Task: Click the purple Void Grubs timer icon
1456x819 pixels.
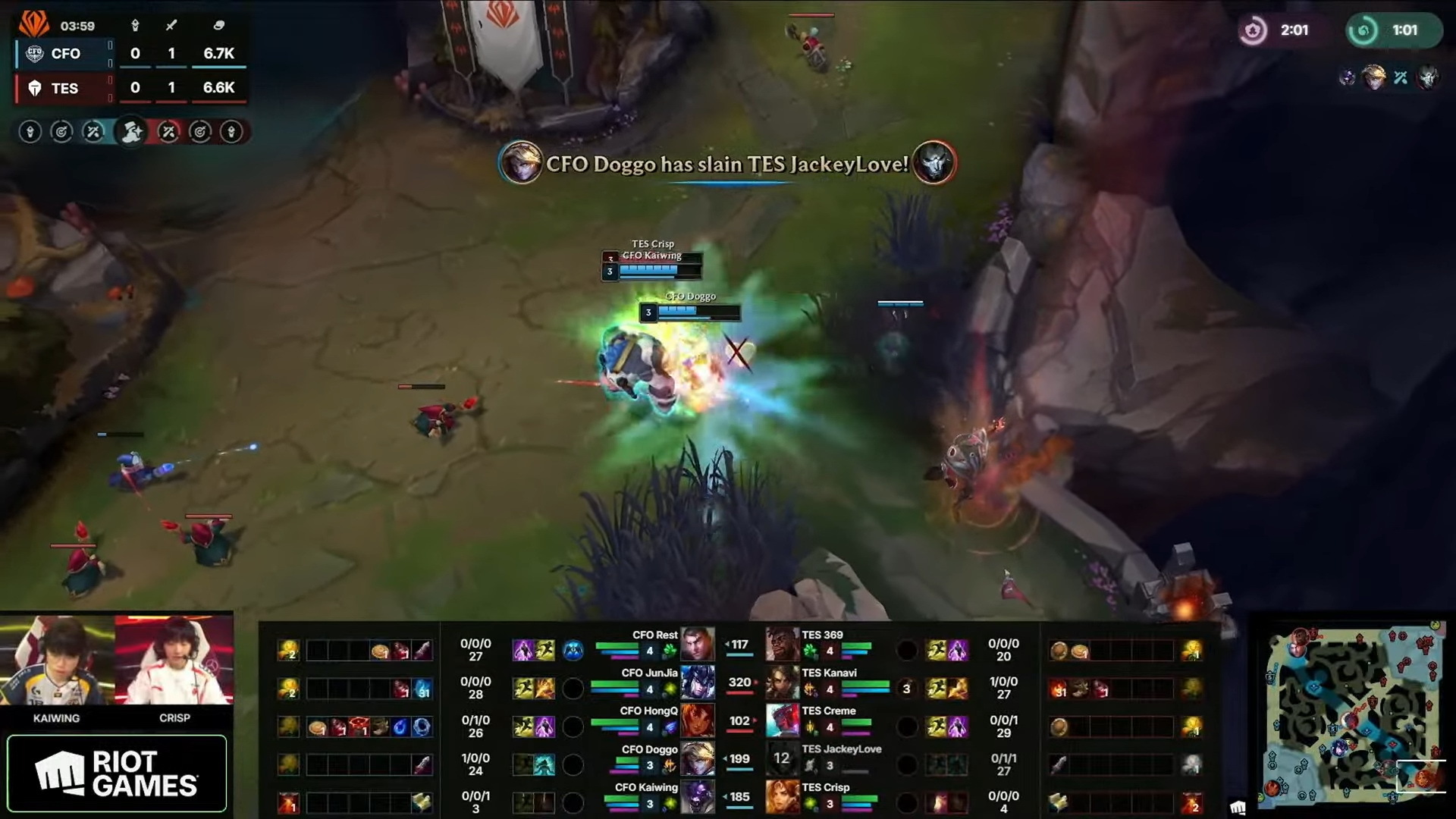Action: (x=1255, y=30)
